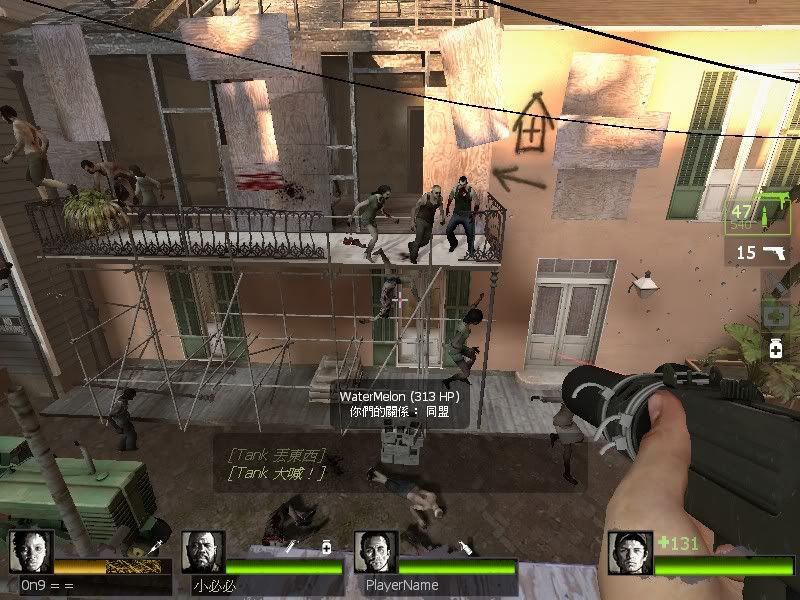Click your own survivor portrait
Viewport: 800px width, 600px height.
630,552
